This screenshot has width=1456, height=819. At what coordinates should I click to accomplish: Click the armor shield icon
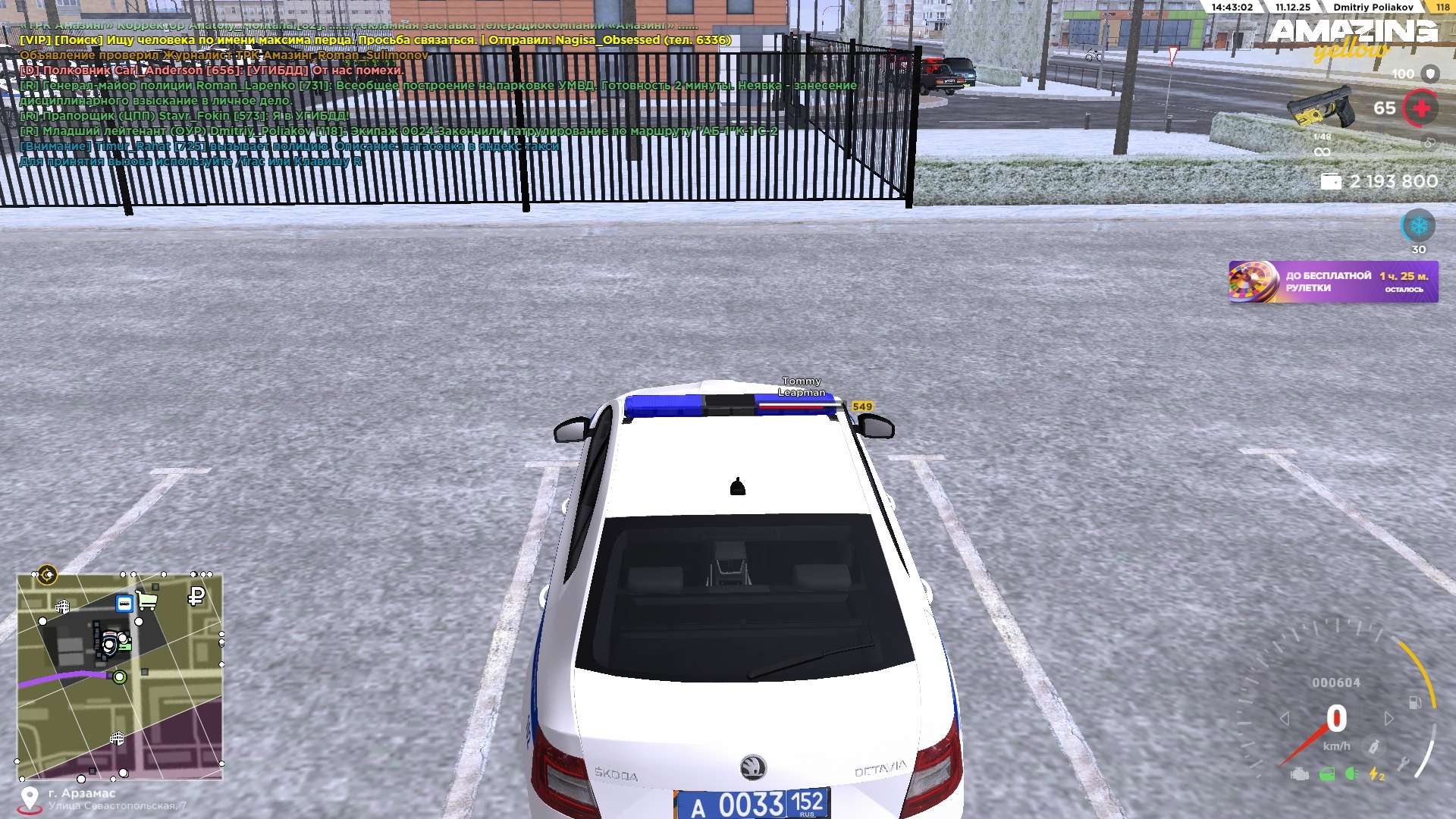click(1430, 74)
